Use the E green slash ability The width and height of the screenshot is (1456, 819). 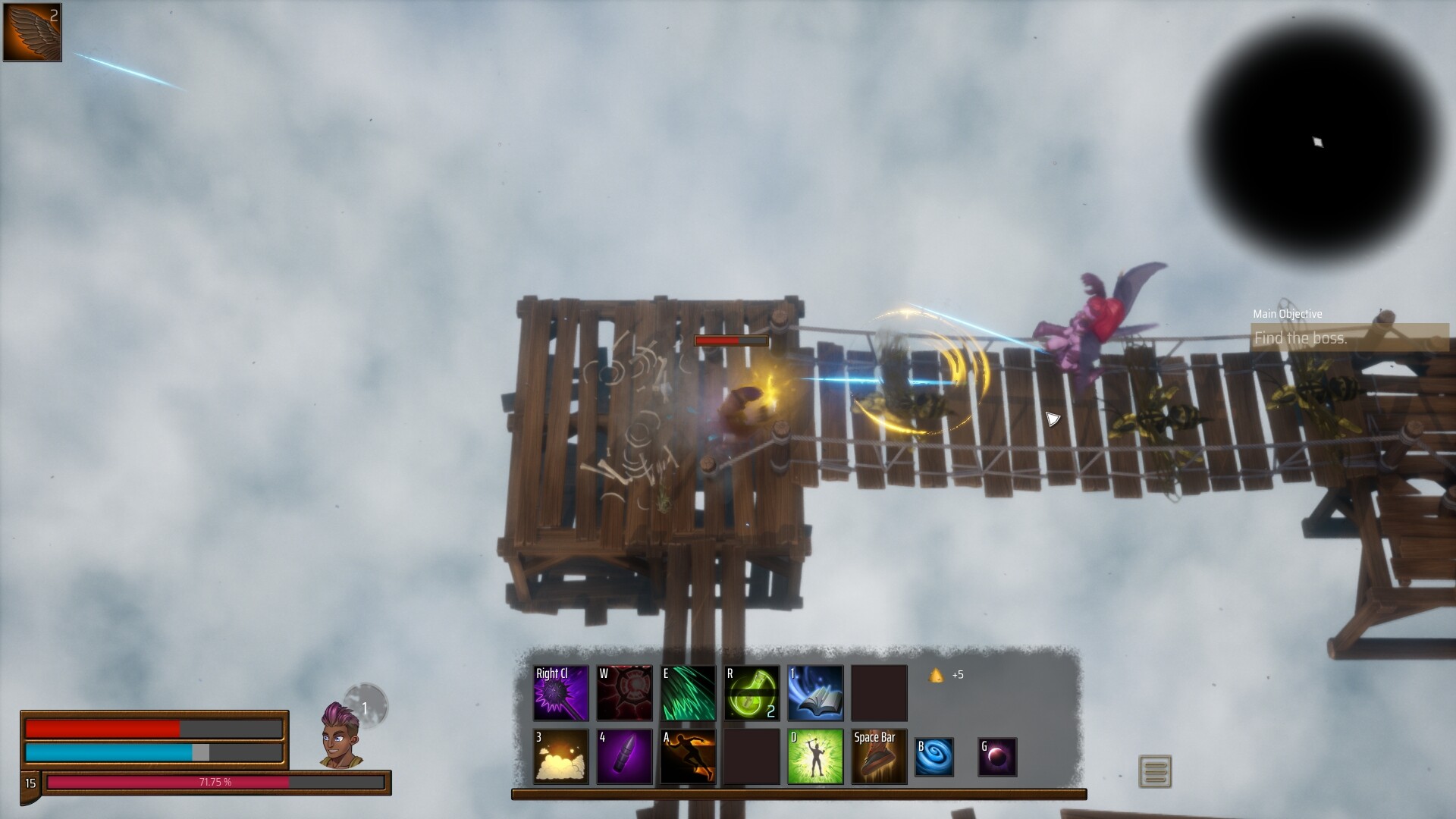pos(688,692)
